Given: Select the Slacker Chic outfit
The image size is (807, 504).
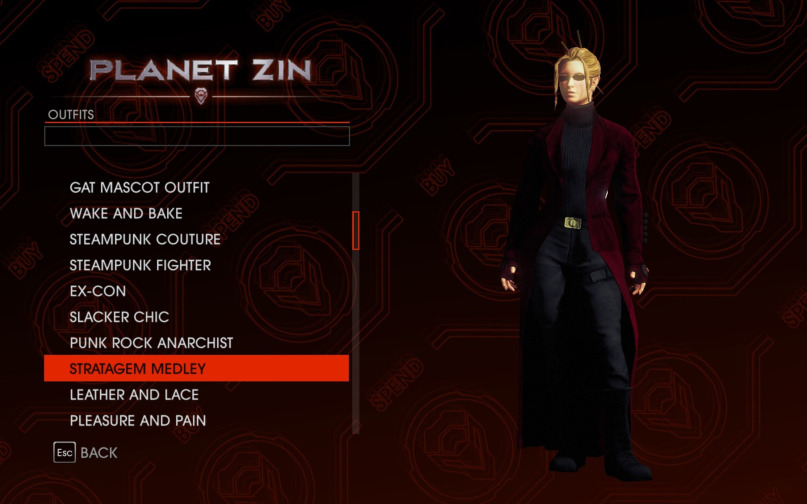Looking at the screenshot, I should point(119,317).
